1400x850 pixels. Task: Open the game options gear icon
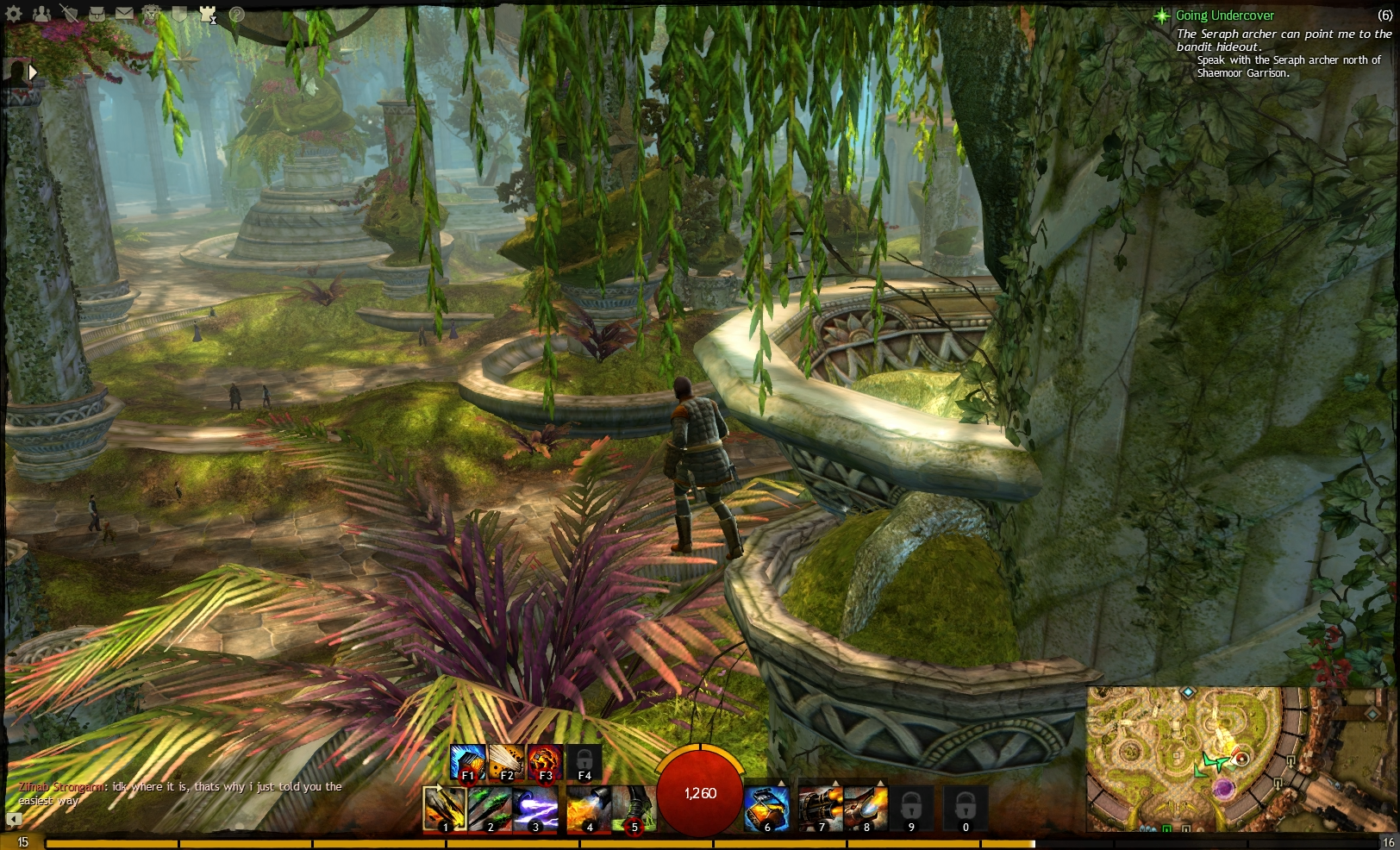coord(14,12)
